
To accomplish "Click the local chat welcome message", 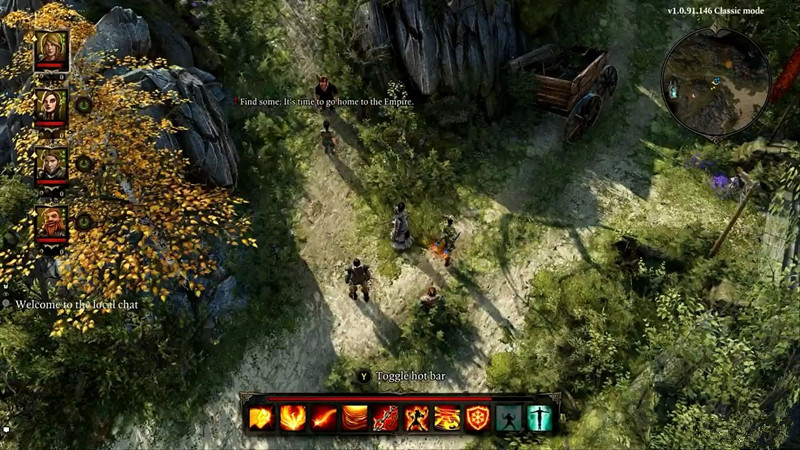I will tap(76, 304).
